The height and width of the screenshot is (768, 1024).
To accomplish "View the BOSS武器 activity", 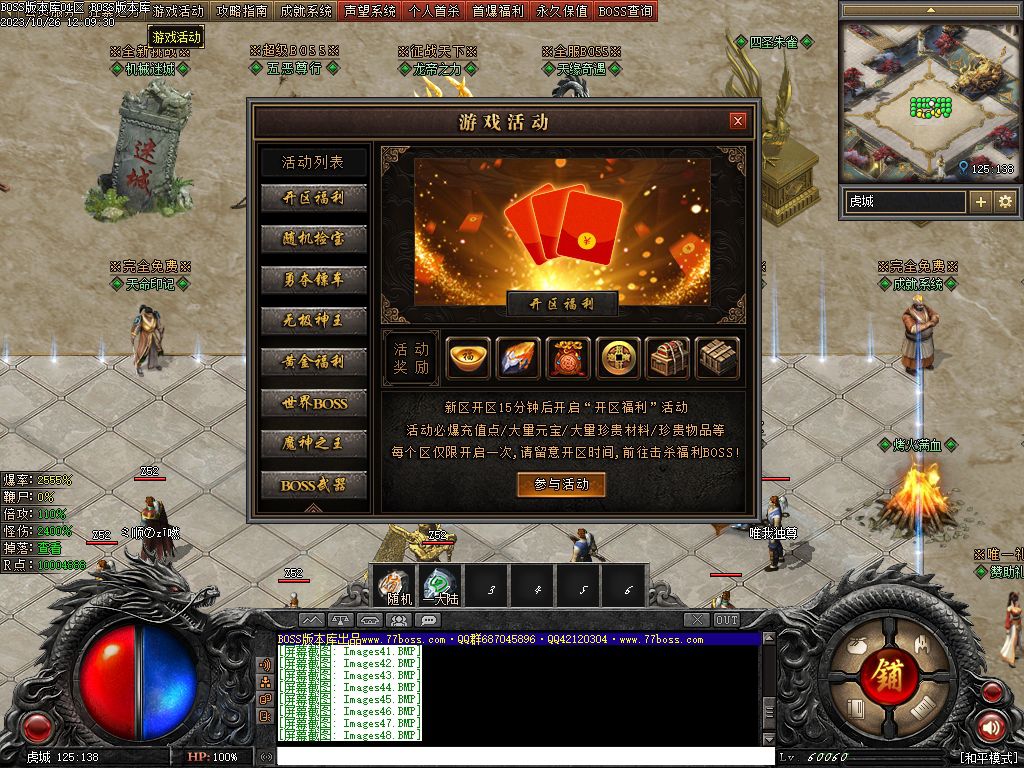I will pyautogui.click(x=313, y=485).
